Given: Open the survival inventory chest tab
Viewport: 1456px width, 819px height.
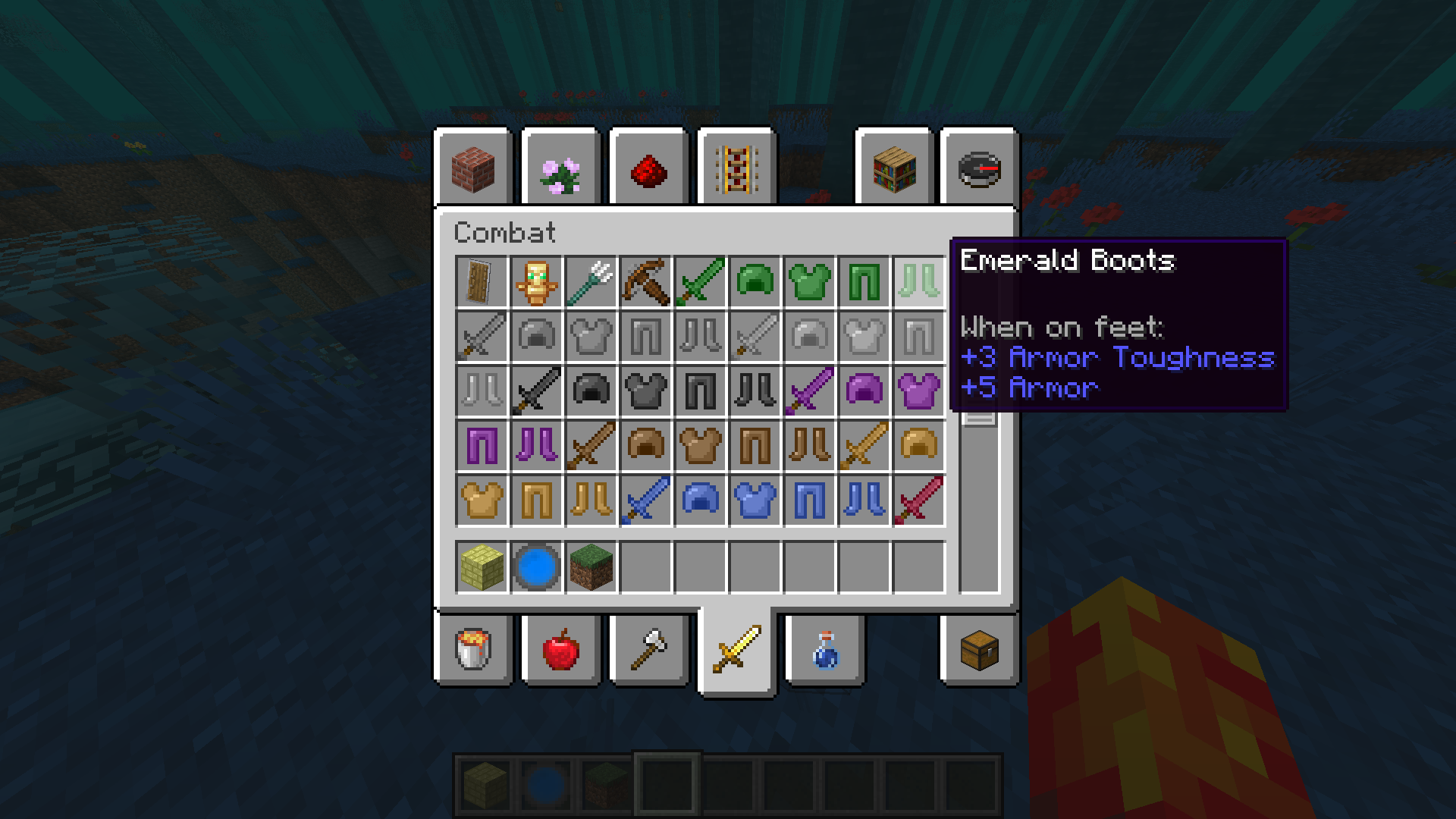Looking at the screenshot, I should coord(978,651).
